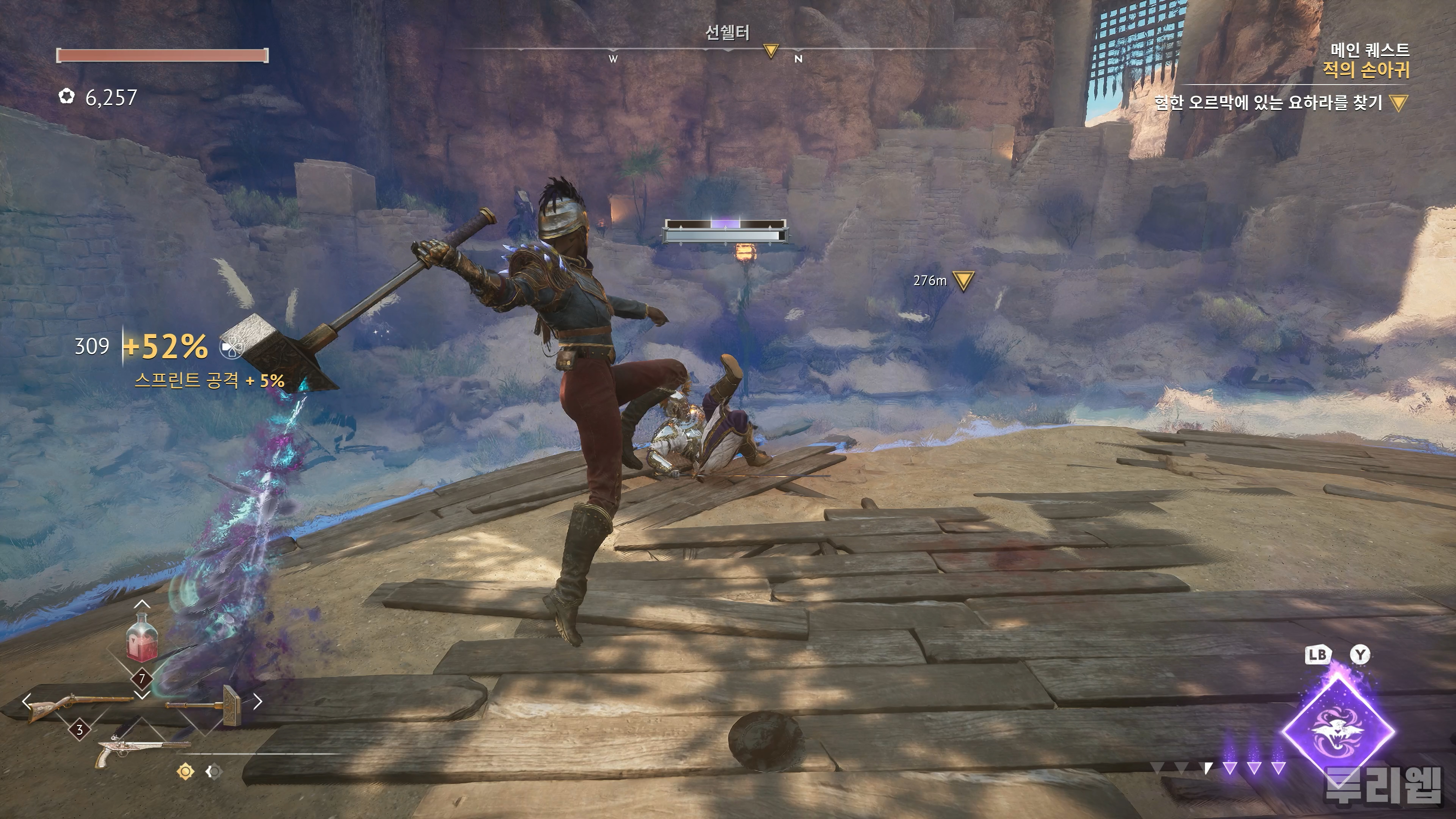
Task: Cycle weapons with the left arrow
Action: pos(27,701)
